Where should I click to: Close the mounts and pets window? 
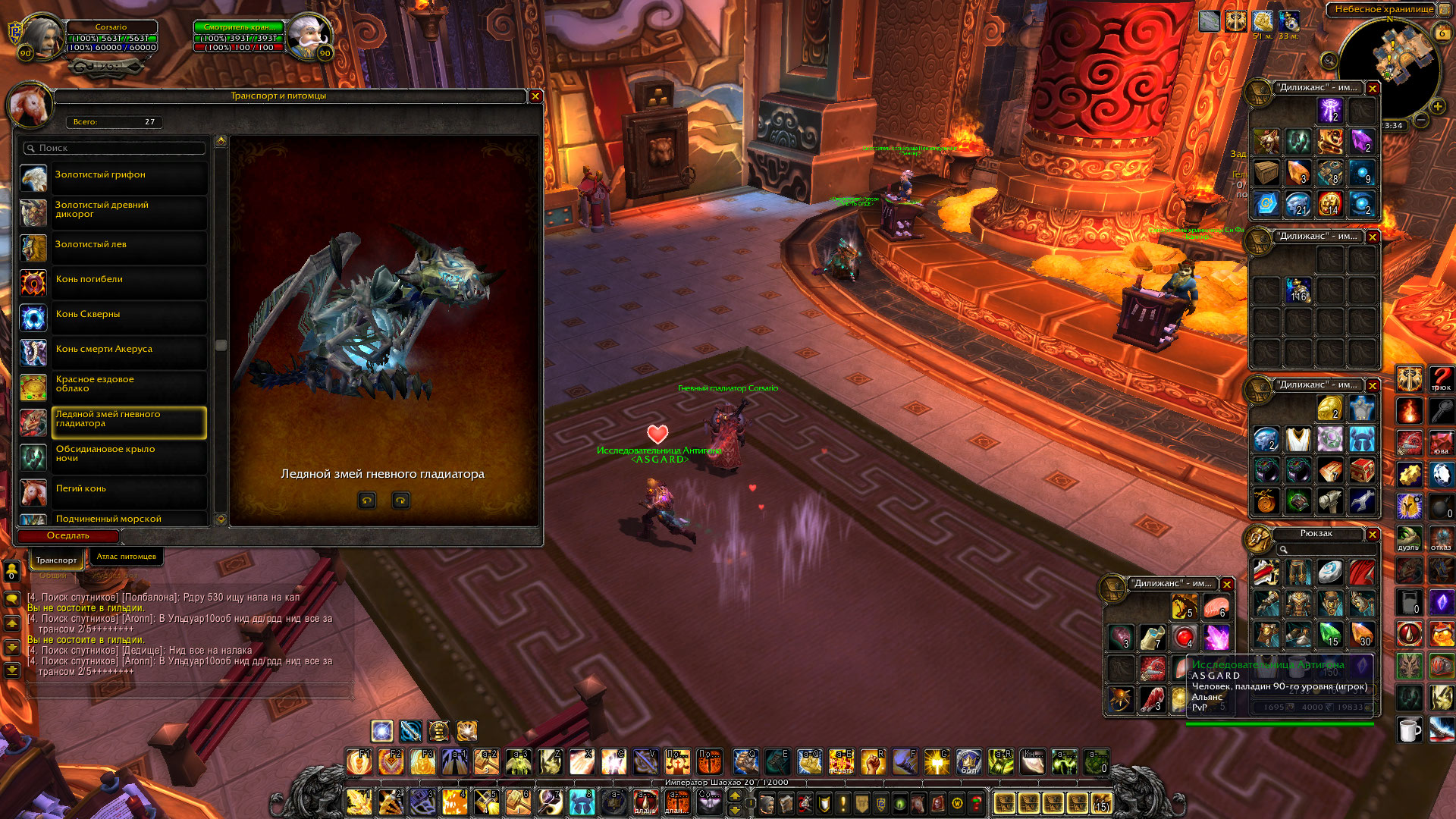(x=535, y=96)
